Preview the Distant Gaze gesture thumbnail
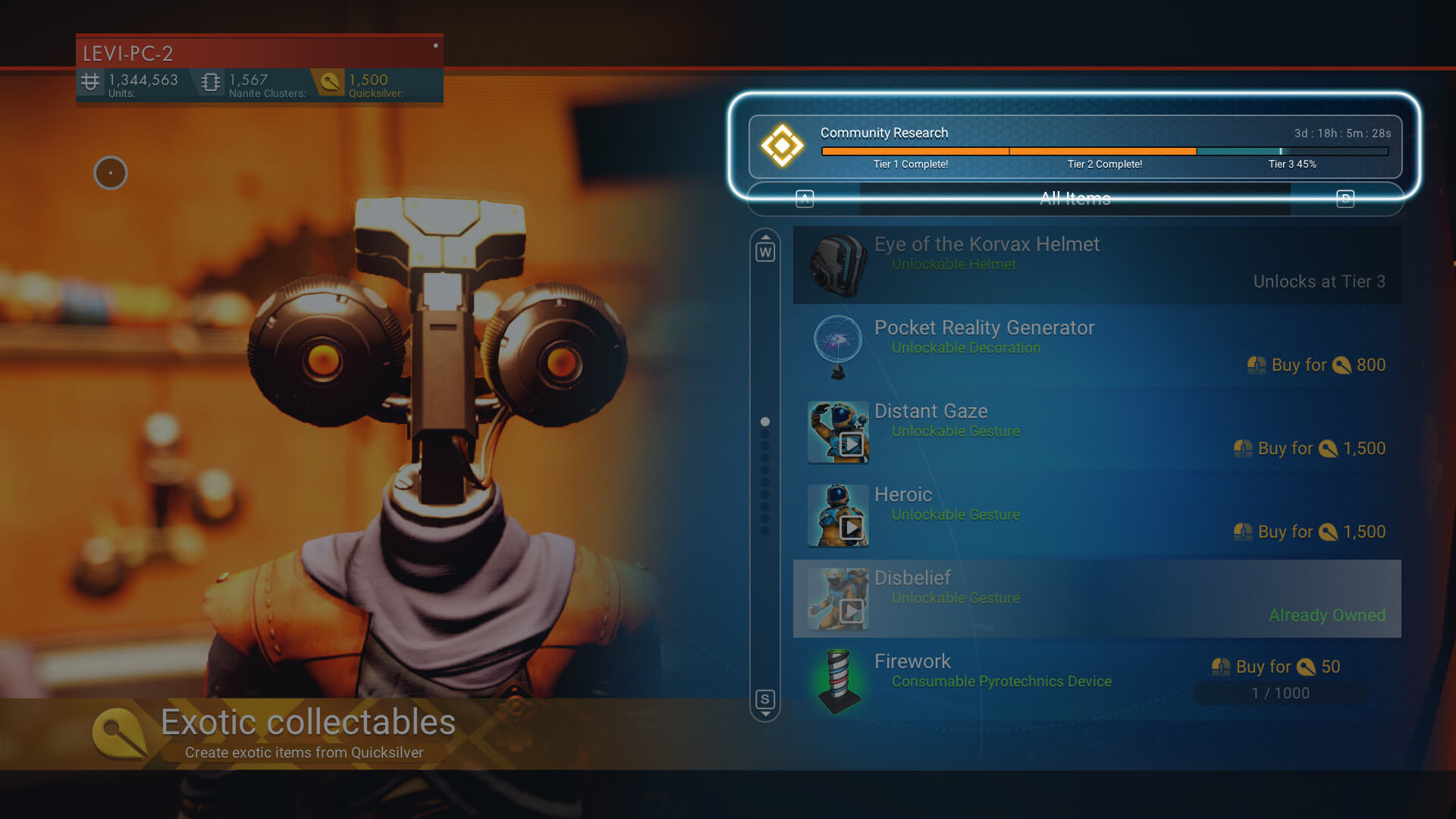Viewport: 1456px width, 819px height. coord(838,432)
